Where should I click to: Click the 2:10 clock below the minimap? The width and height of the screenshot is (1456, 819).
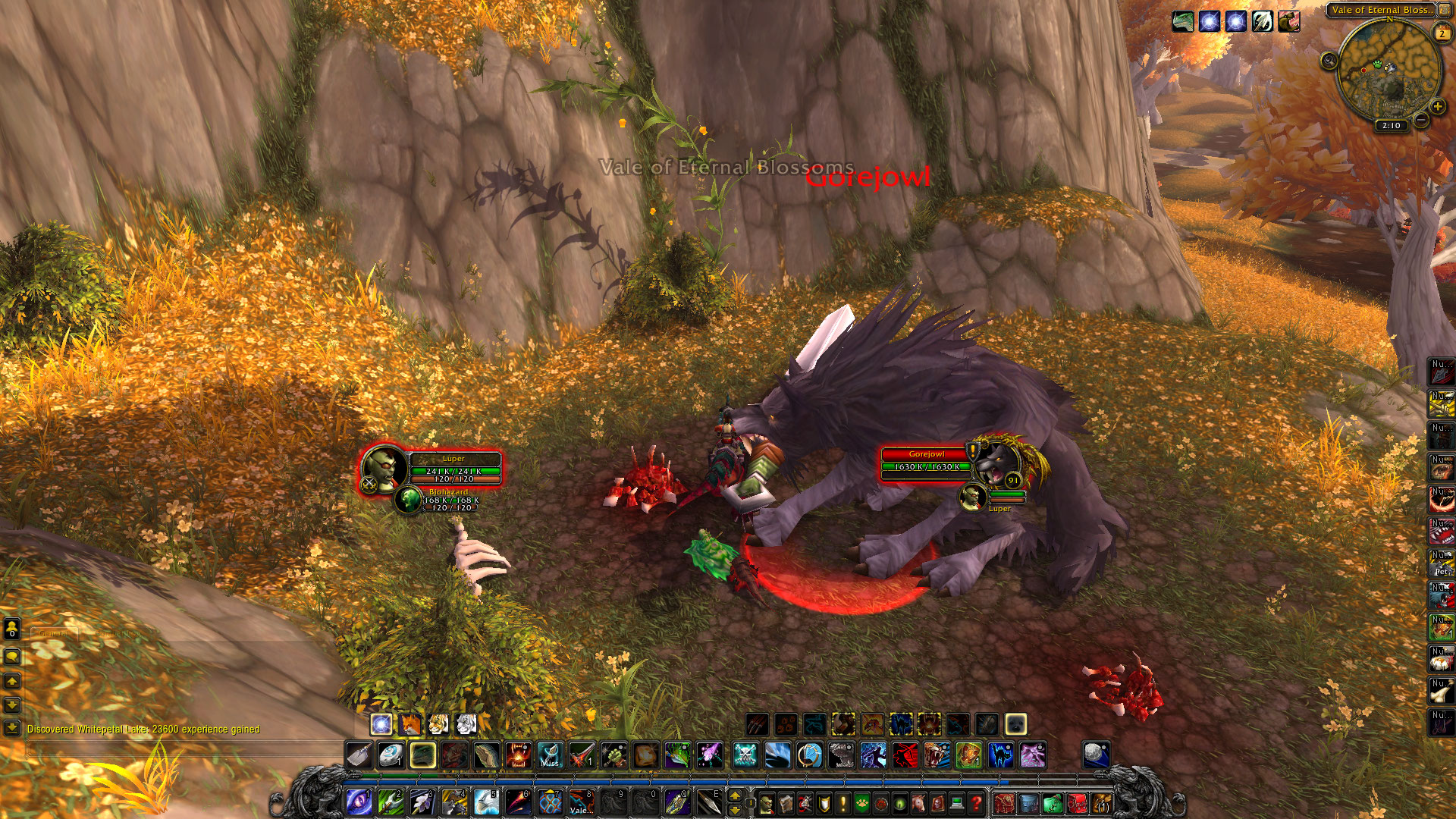[x=1392, y=124]
